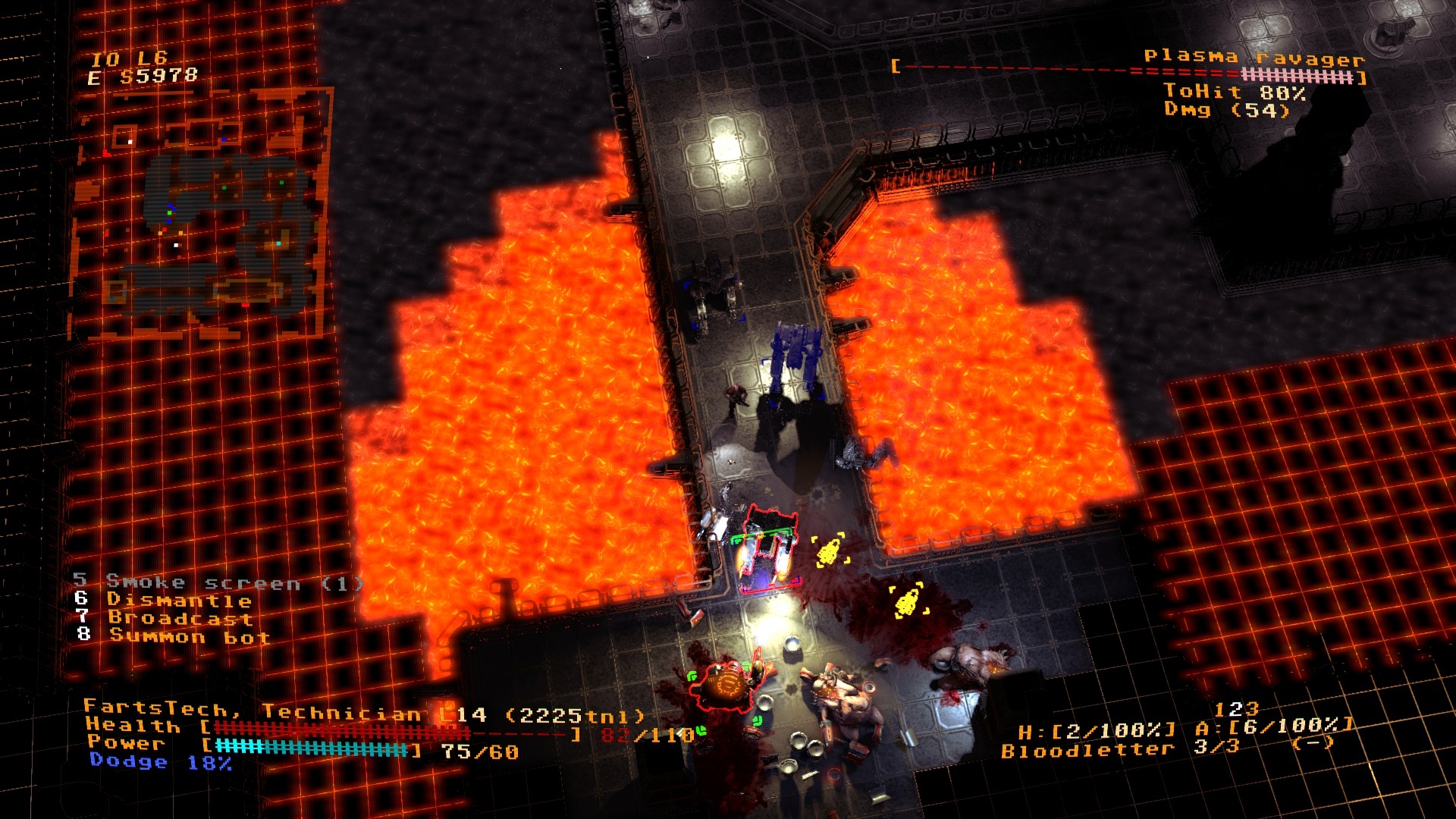Select the Summon bot skill
This screenshot has height=819, width=1456.
tap(189, 636)
